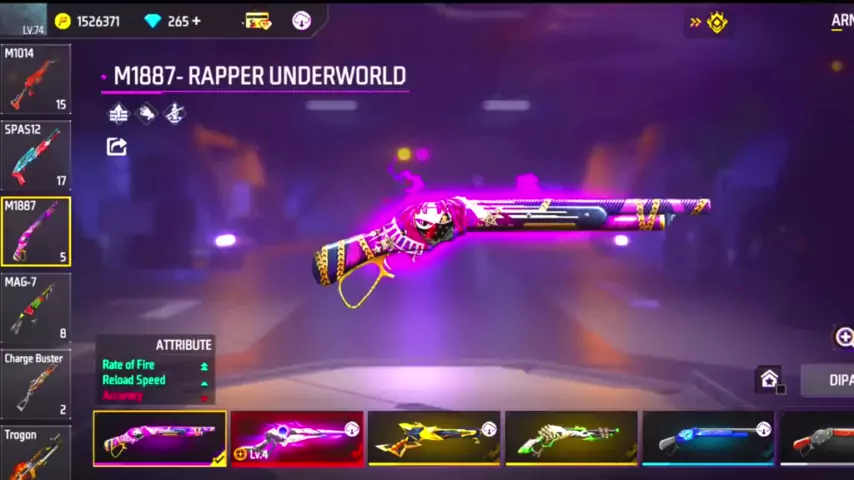Click the DIPA equip button
This screenshot has width=854, height=480.
832,380
